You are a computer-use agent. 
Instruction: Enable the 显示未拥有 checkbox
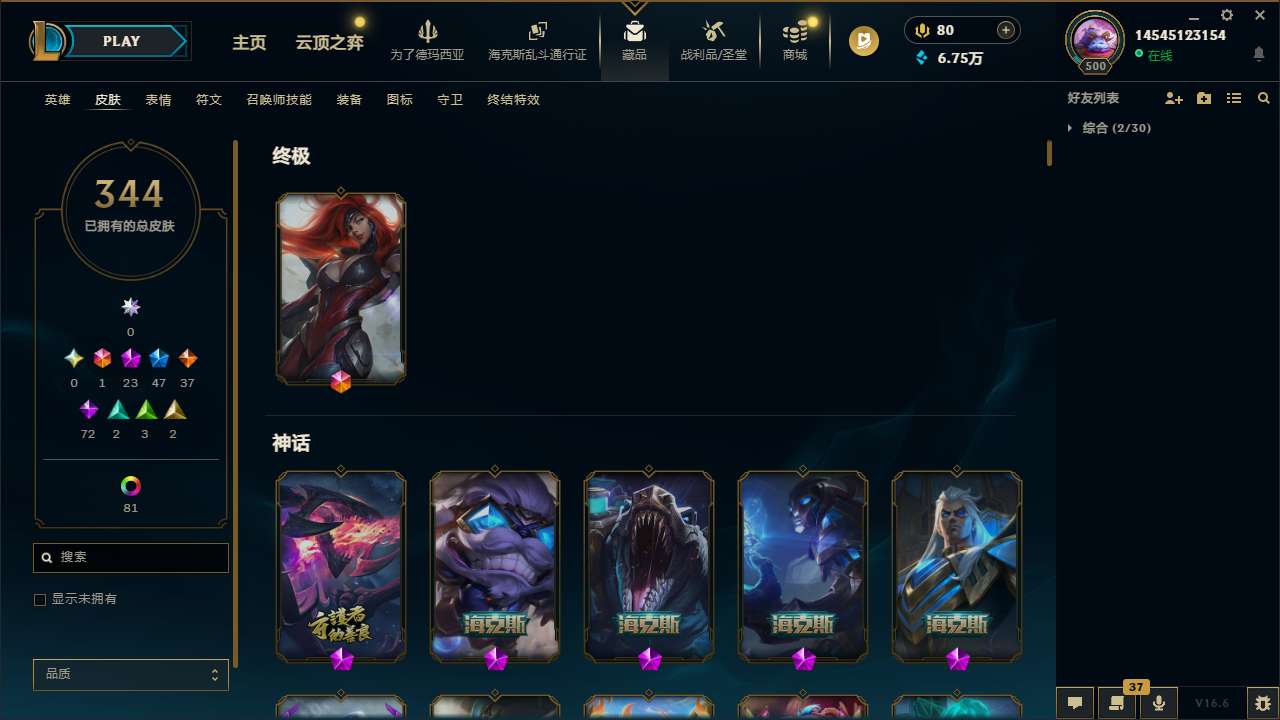point(40,599)
